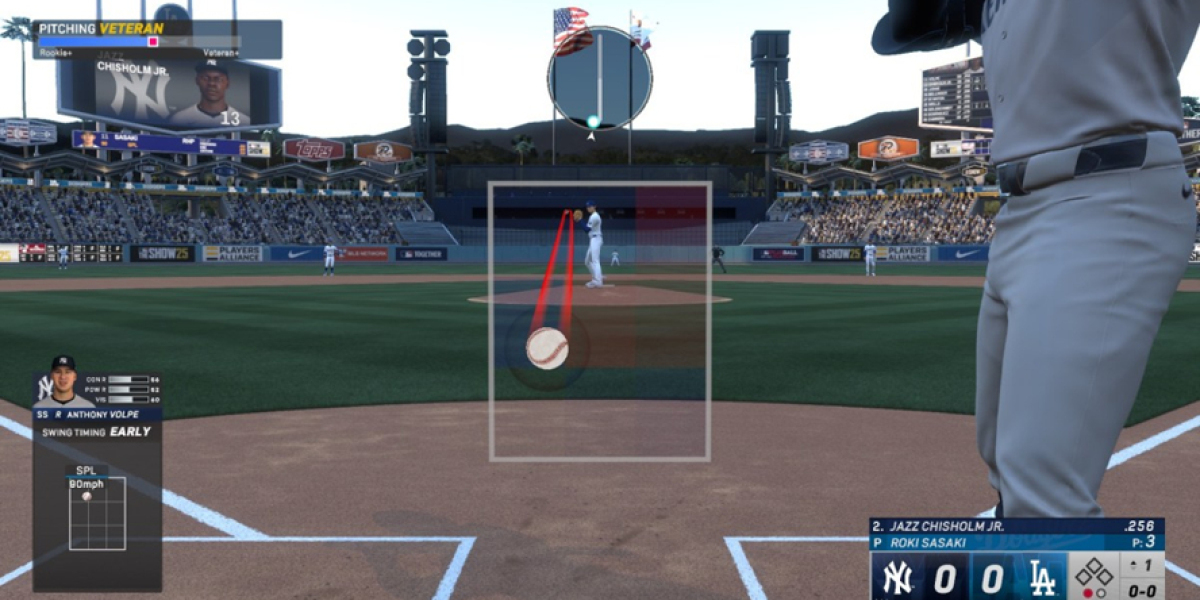Open the SPL pitch location mini-grid

coord(97,513)
